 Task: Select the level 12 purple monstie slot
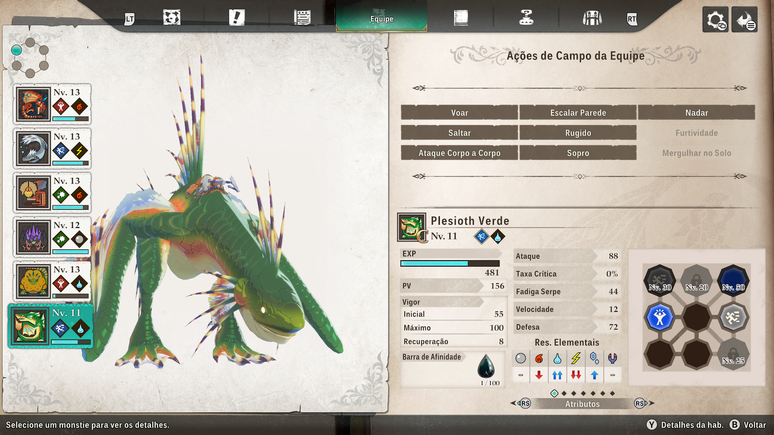(52, 237)
